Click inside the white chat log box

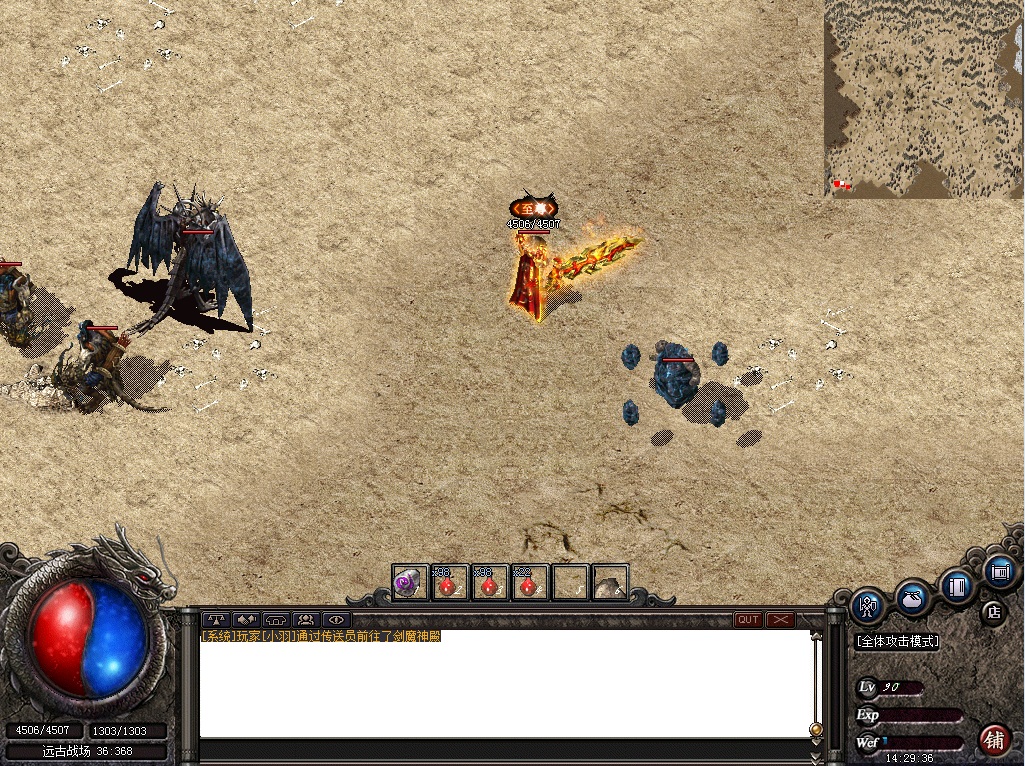505,690
